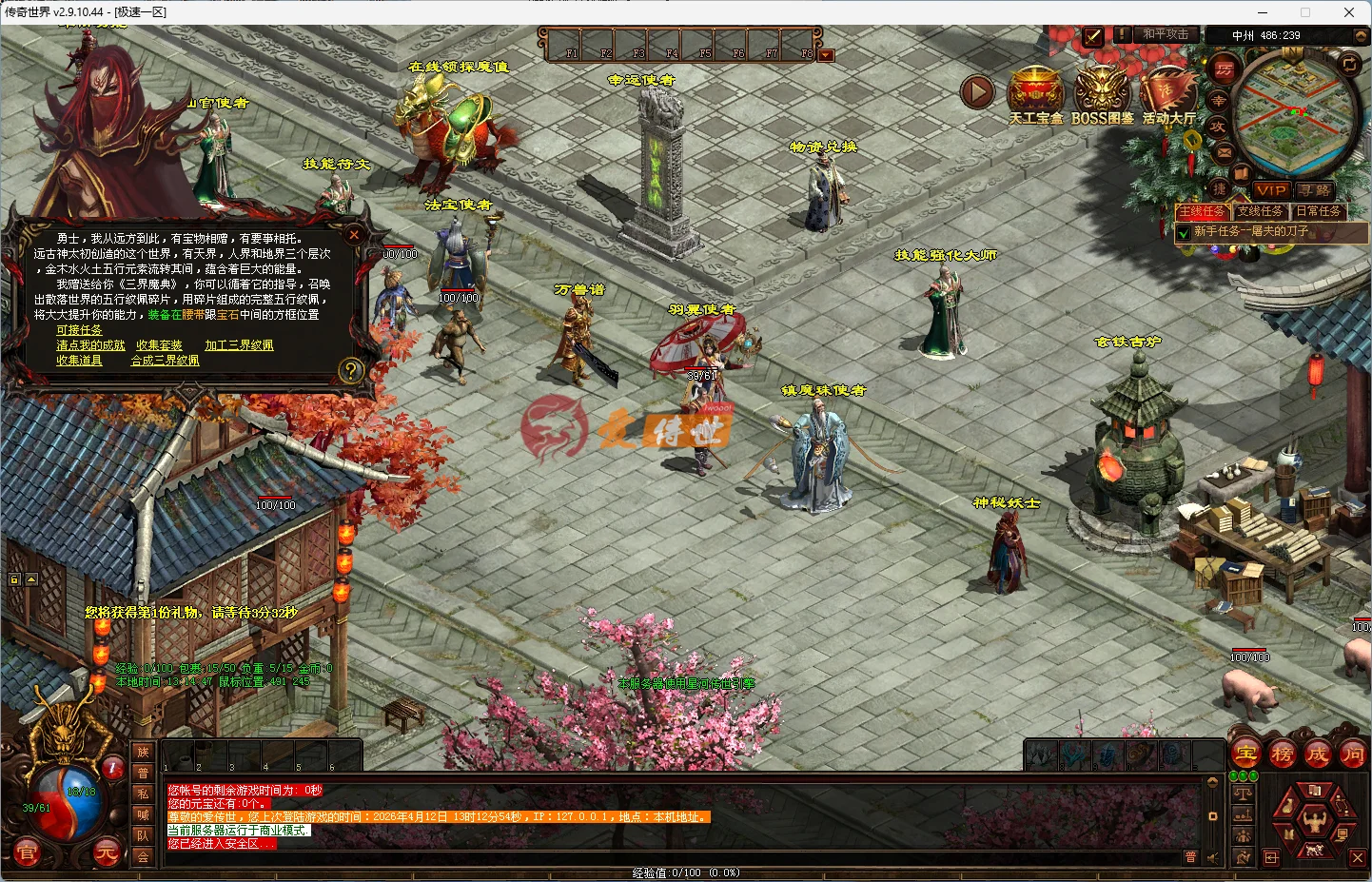Click the 经验值 experience bar at the bottom
This screenshot has width=1372, height=882.
[685, 871]
